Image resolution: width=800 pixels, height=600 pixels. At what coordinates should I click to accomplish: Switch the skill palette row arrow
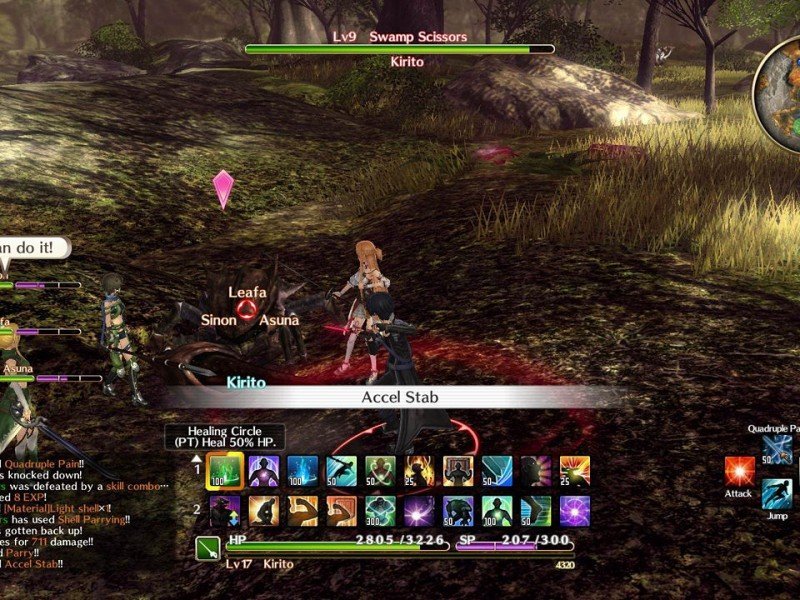point(198,460)
